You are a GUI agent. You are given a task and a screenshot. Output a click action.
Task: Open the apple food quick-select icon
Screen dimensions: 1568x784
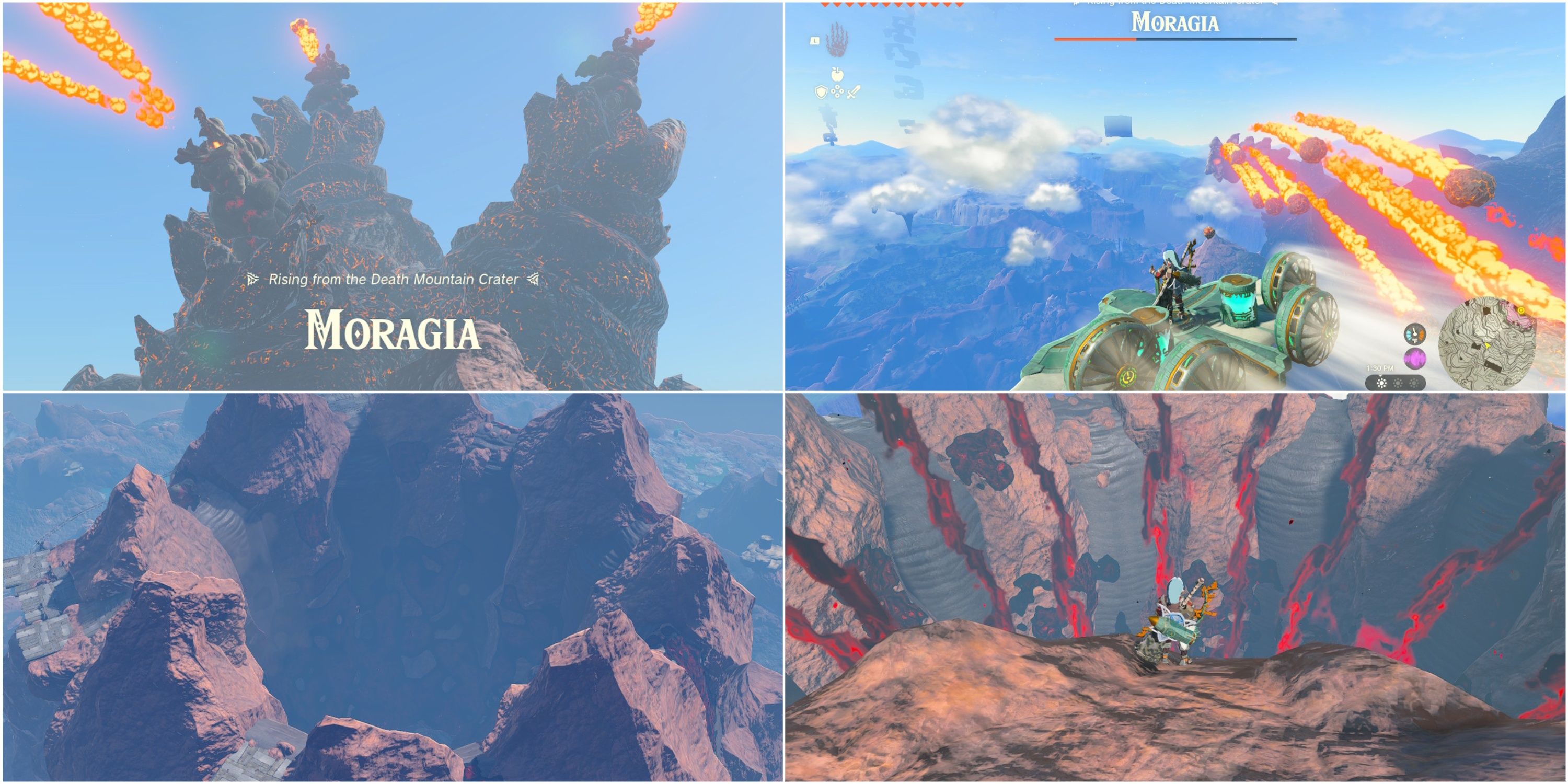pyautogui.click(x=836, y=74)
